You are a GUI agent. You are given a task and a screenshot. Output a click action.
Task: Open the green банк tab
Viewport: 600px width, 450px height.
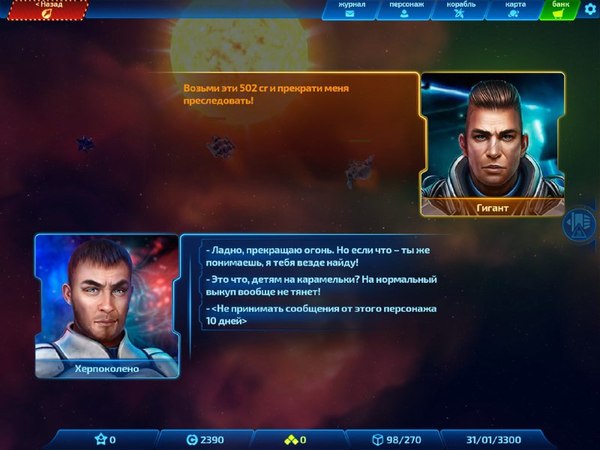tap(561, 10)
